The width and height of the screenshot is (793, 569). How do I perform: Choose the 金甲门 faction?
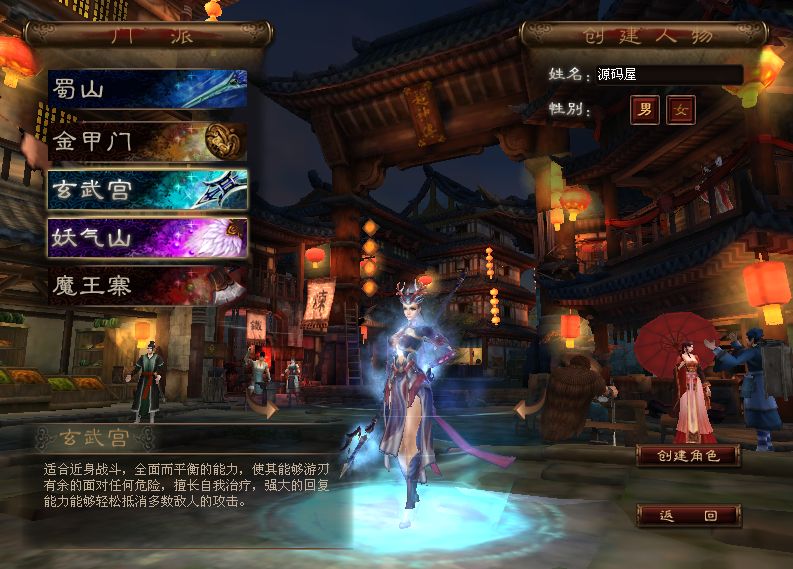(147, 140)
